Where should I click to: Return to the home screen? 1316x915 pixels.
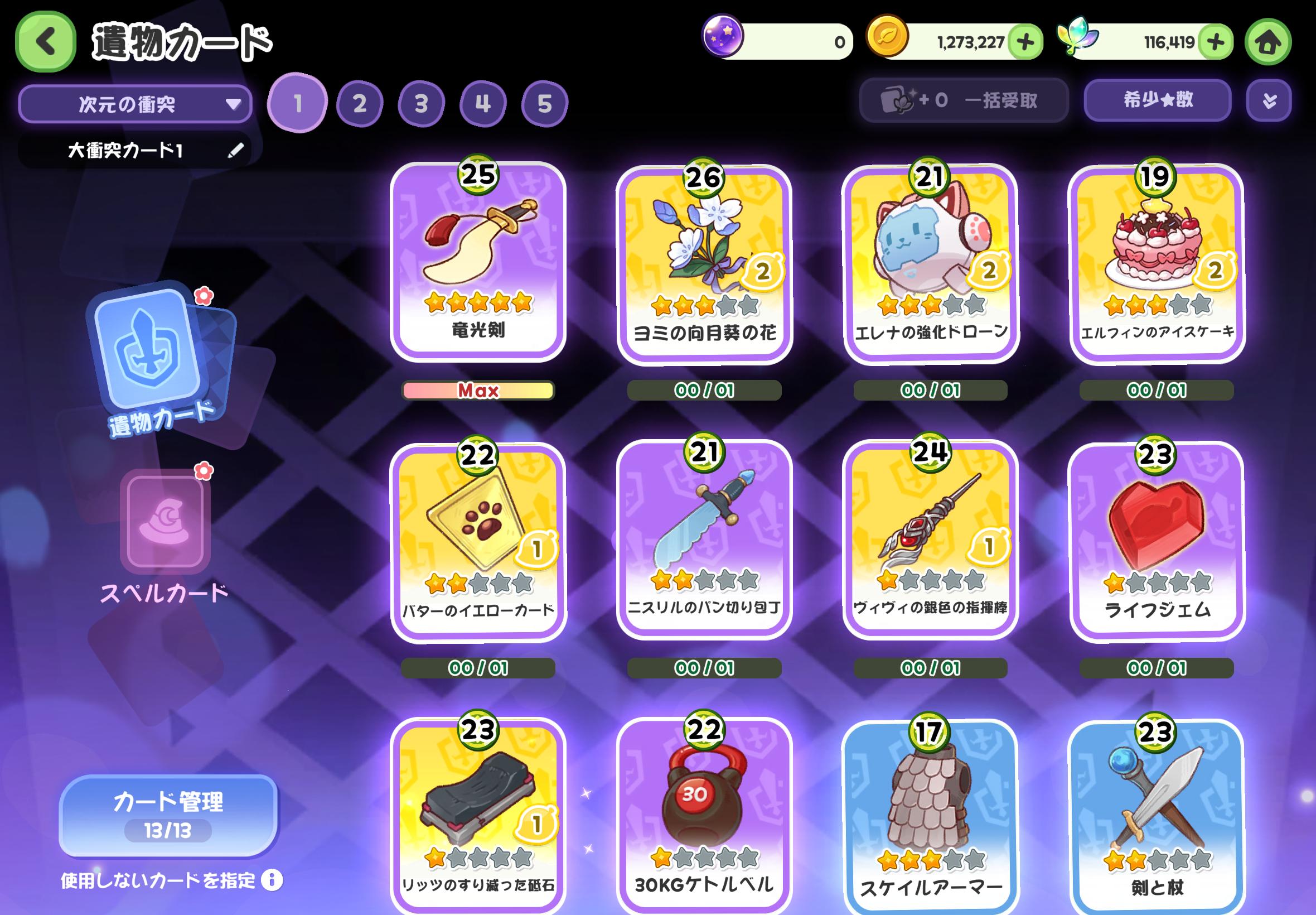(1268, 42)
